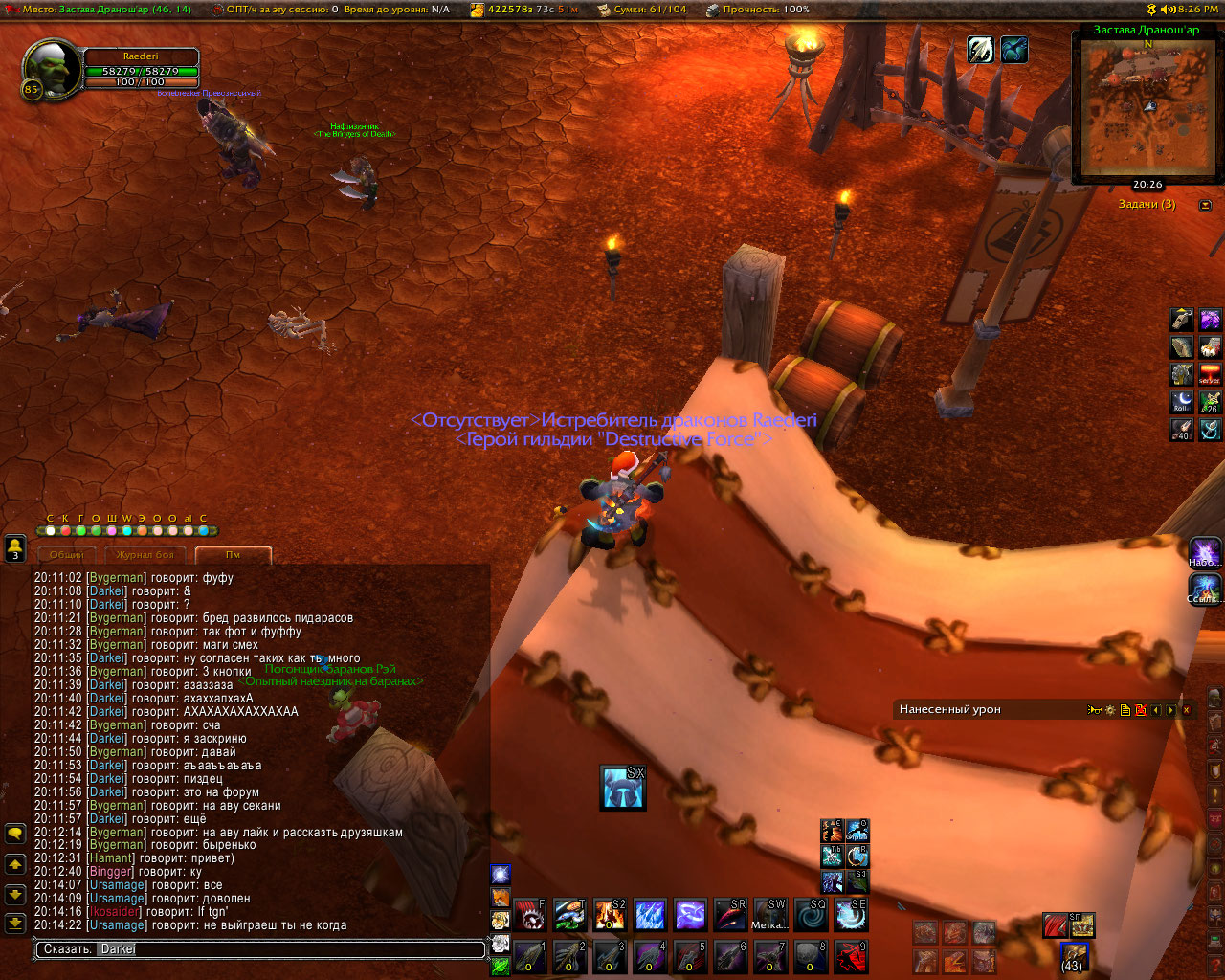Use the Метка ability on the action bar
The height and width of the screenshot is (980, 1225).
click(770, 915)
